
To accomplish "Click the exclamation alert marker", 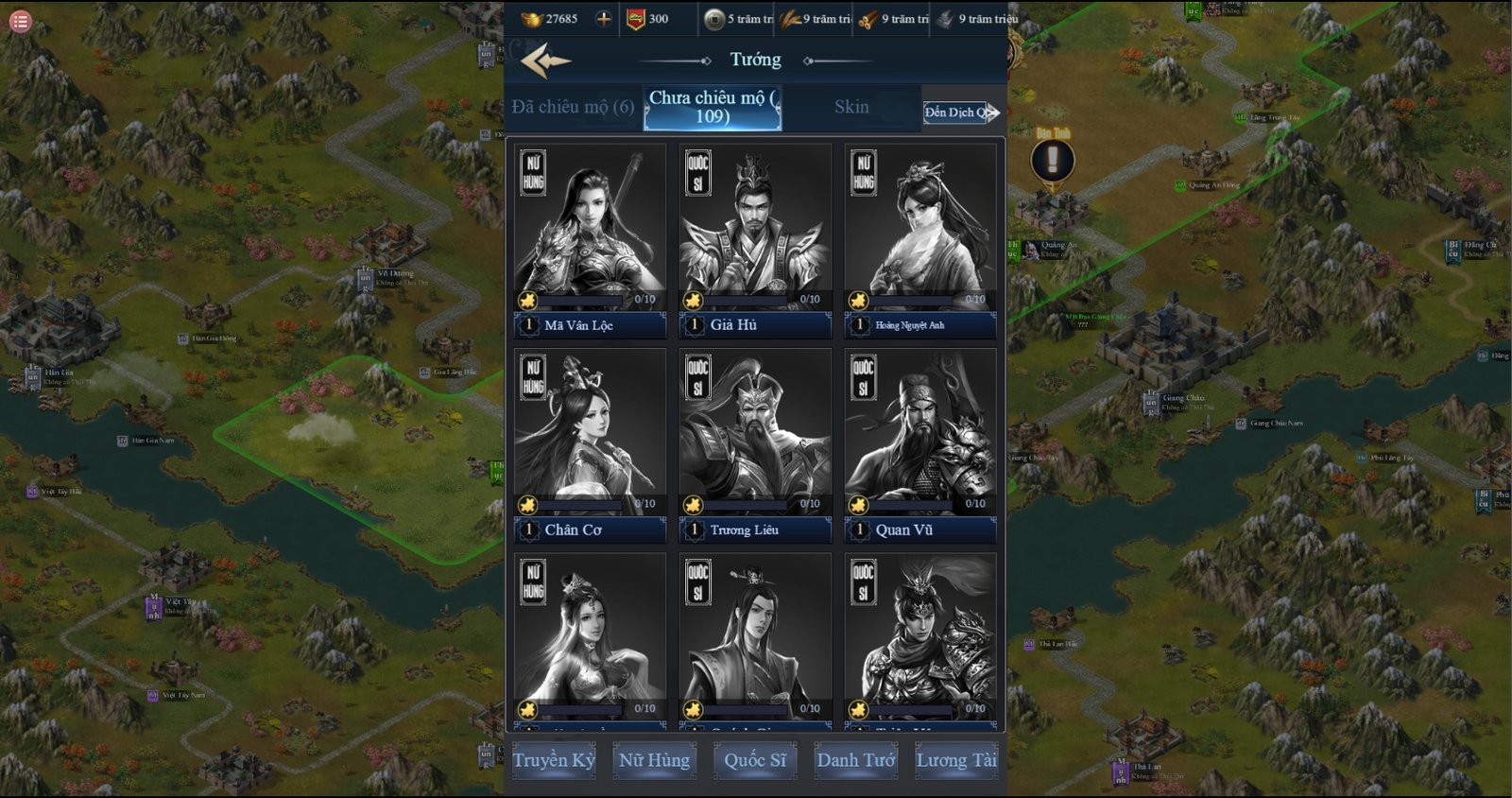I will coord(1053,160).
